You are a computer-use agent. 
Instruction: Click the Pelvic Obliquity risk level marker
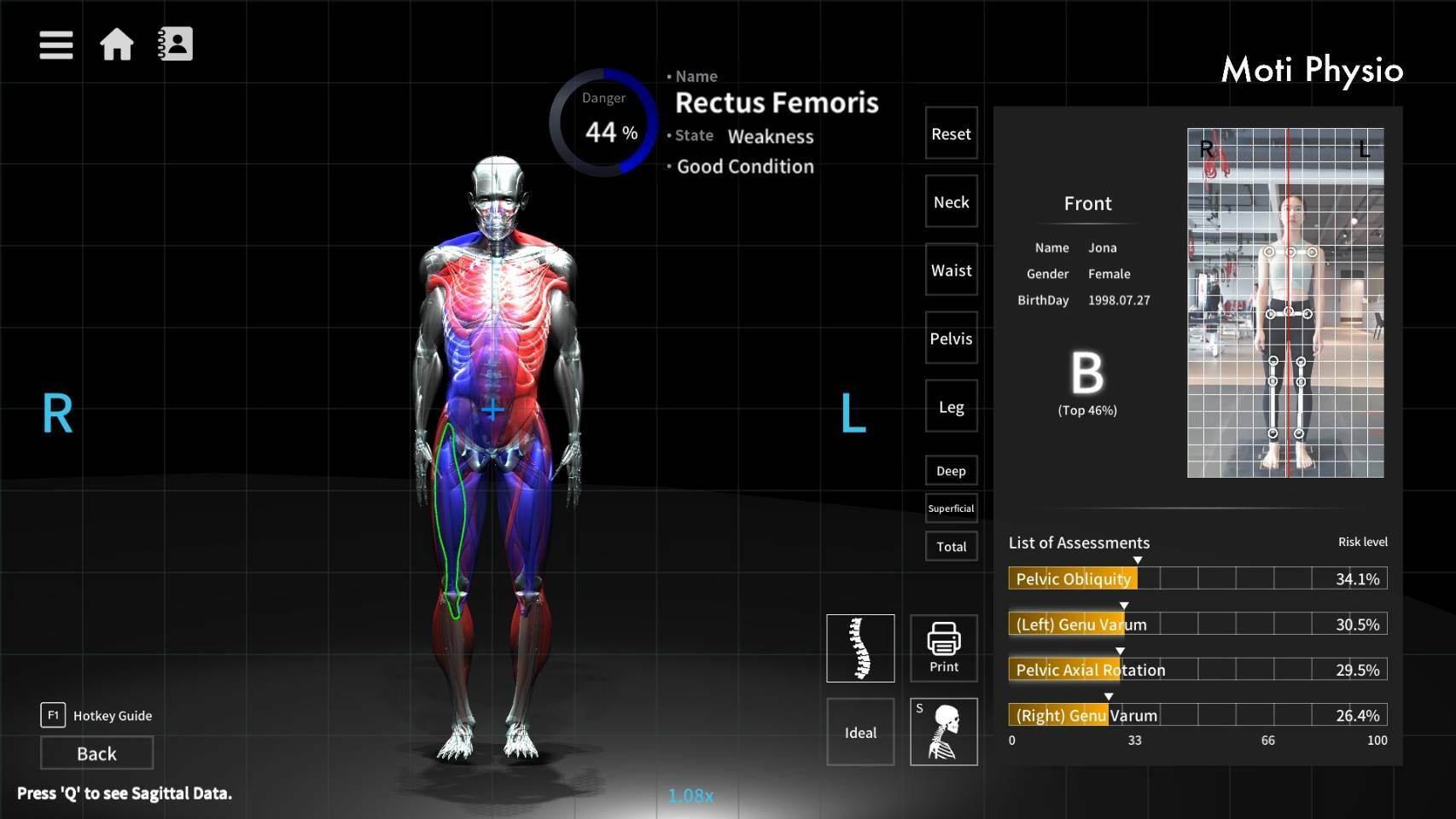[x=1139, y=560]
